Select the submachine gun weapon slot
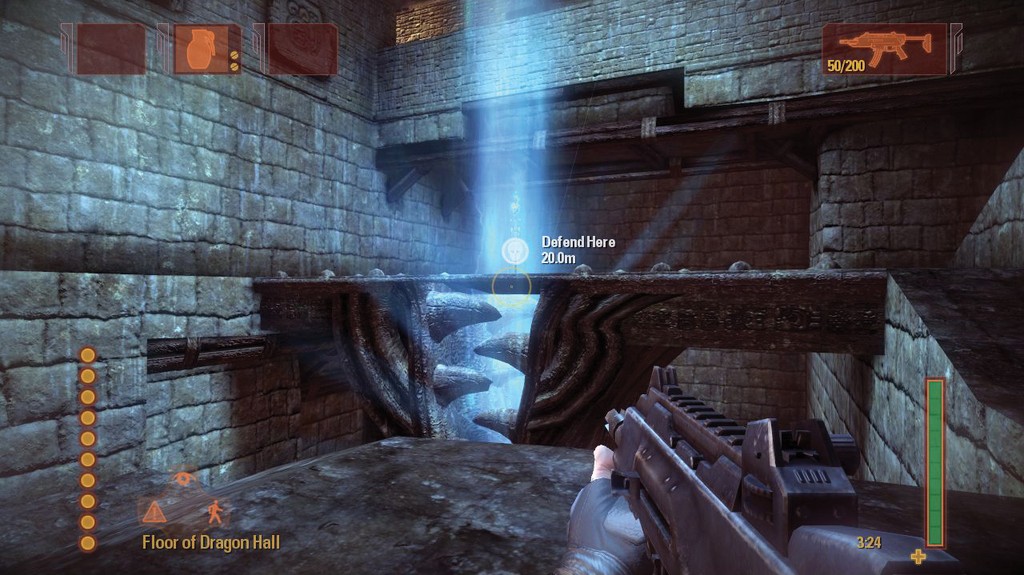 point(884,48)
